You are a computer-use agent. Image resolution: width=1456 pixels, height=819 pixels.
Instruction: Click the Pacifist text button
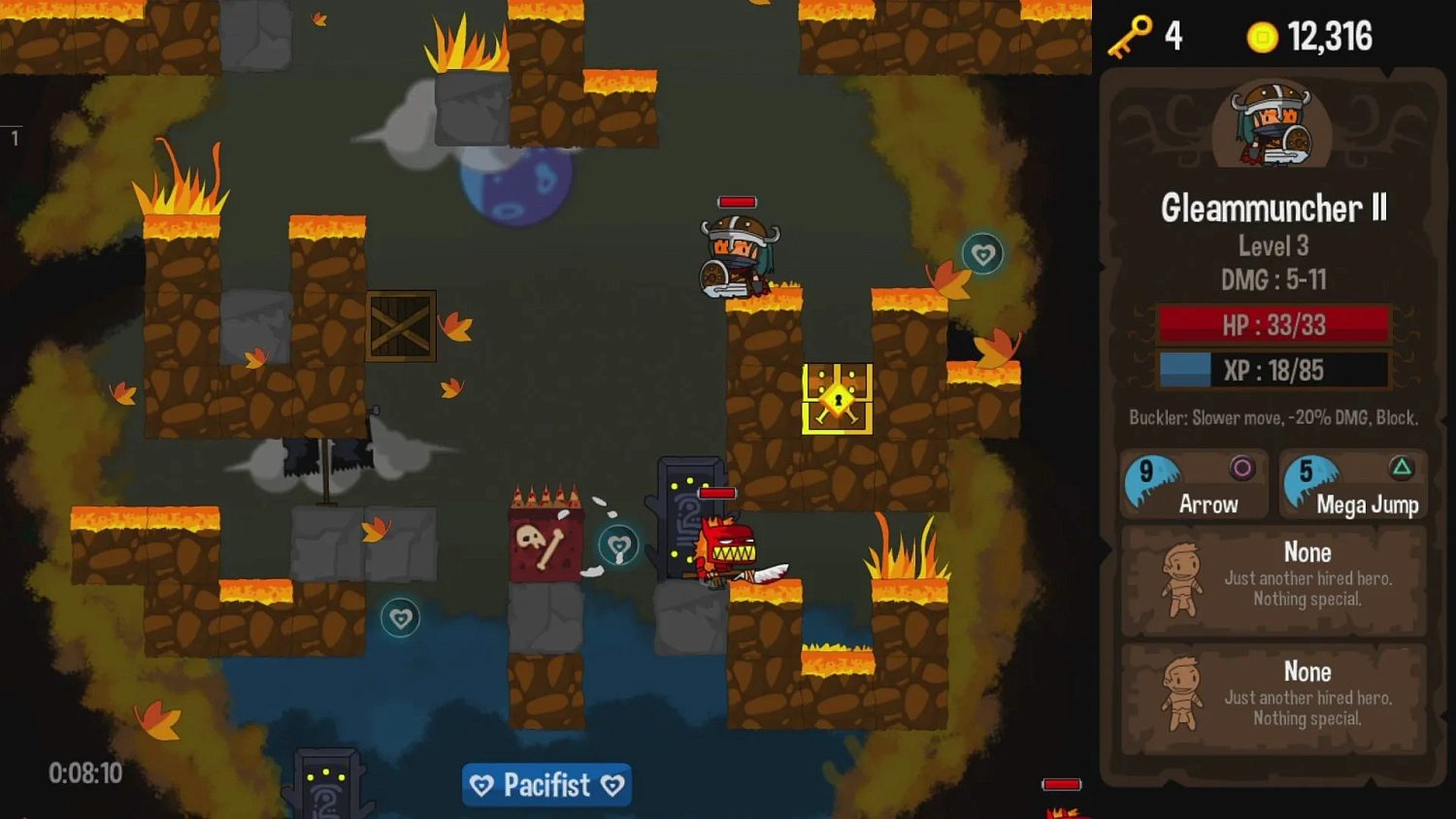click(546, 785)
